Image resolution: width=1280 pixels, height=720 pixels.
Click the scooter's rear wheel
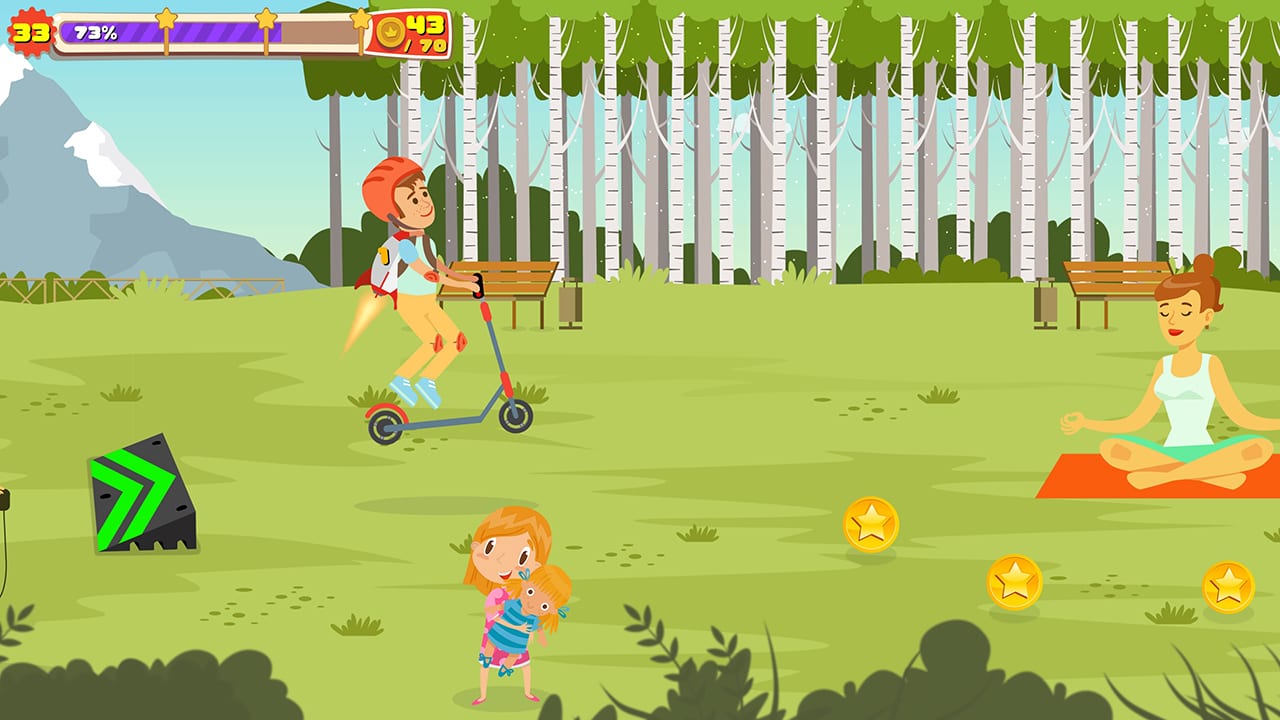tap(385, 427)
